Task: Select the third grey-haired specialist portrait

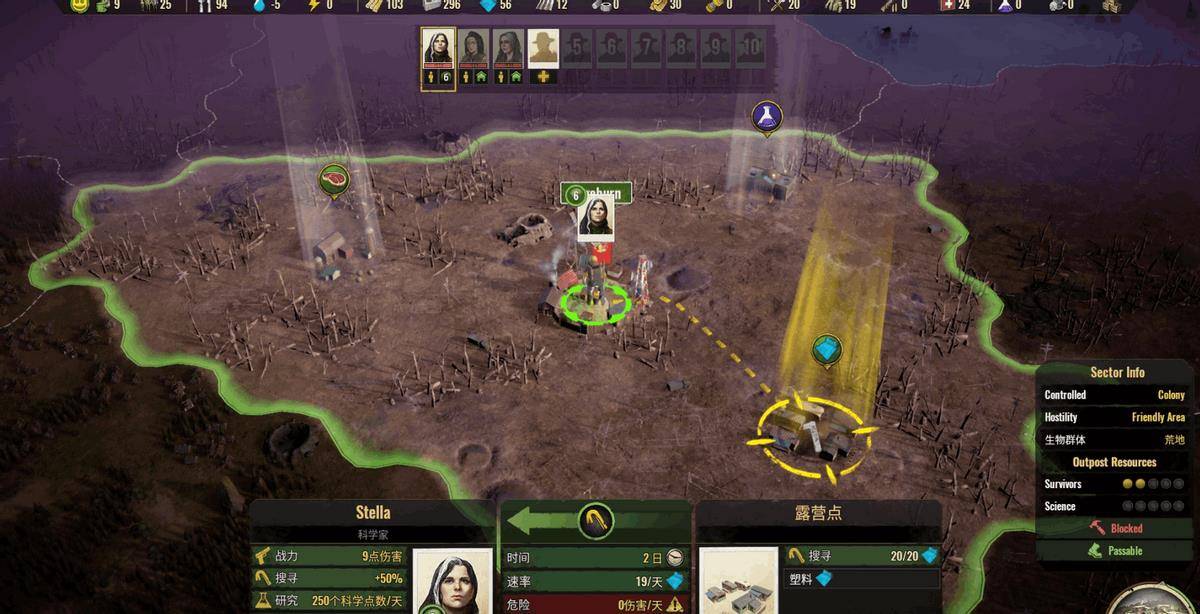Action: [508, 48]
